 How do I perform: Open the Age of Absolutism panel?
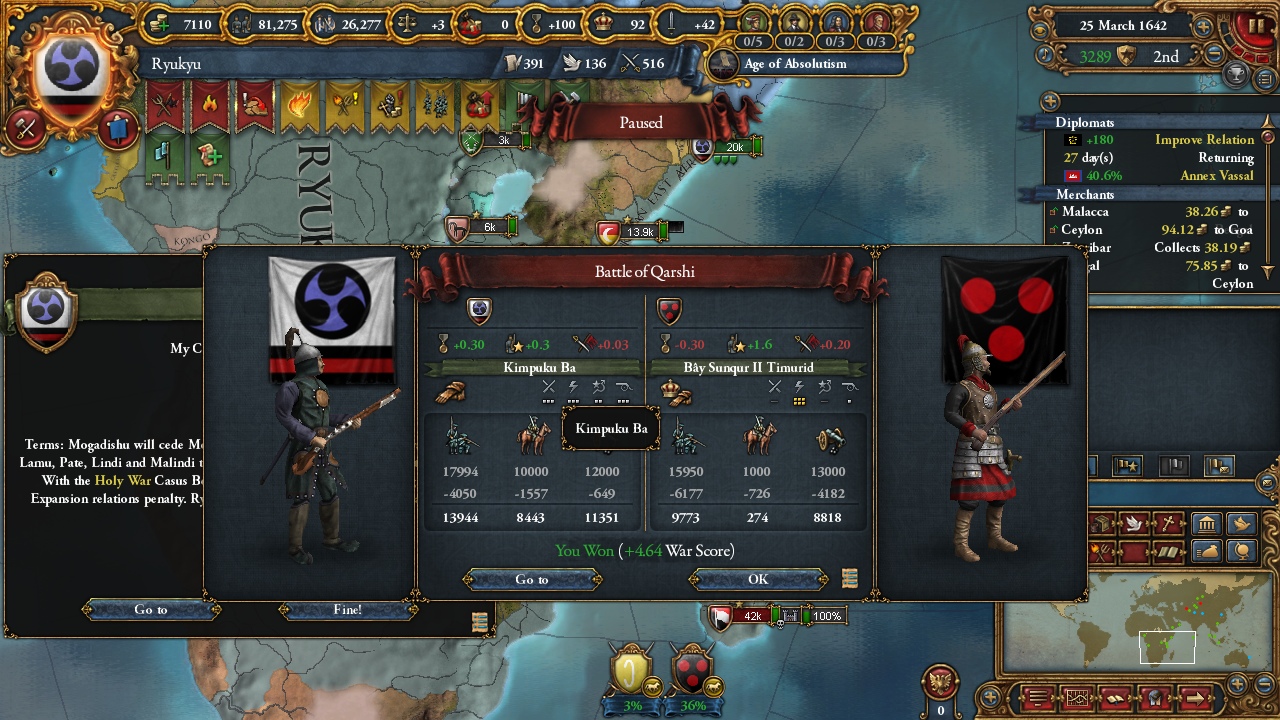(794, 64)
